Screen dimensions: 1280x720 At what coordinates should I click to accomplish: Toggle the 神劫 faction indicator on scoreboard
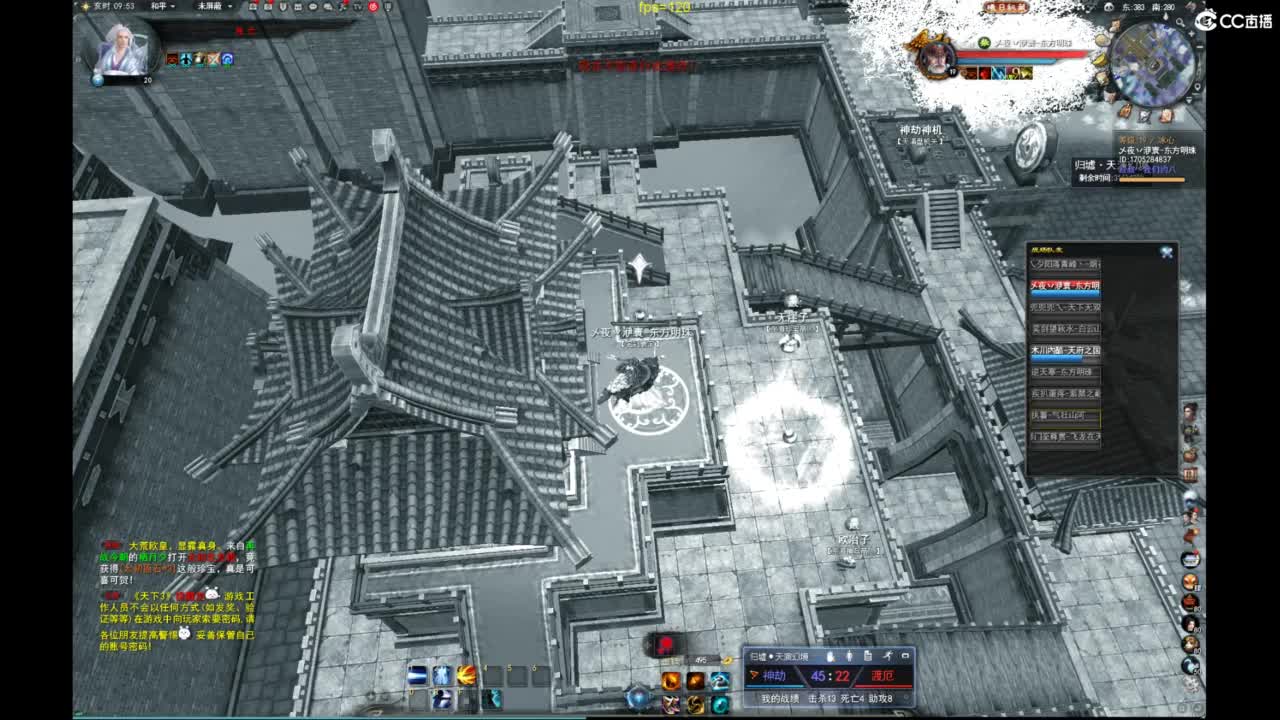click(774, 676)
